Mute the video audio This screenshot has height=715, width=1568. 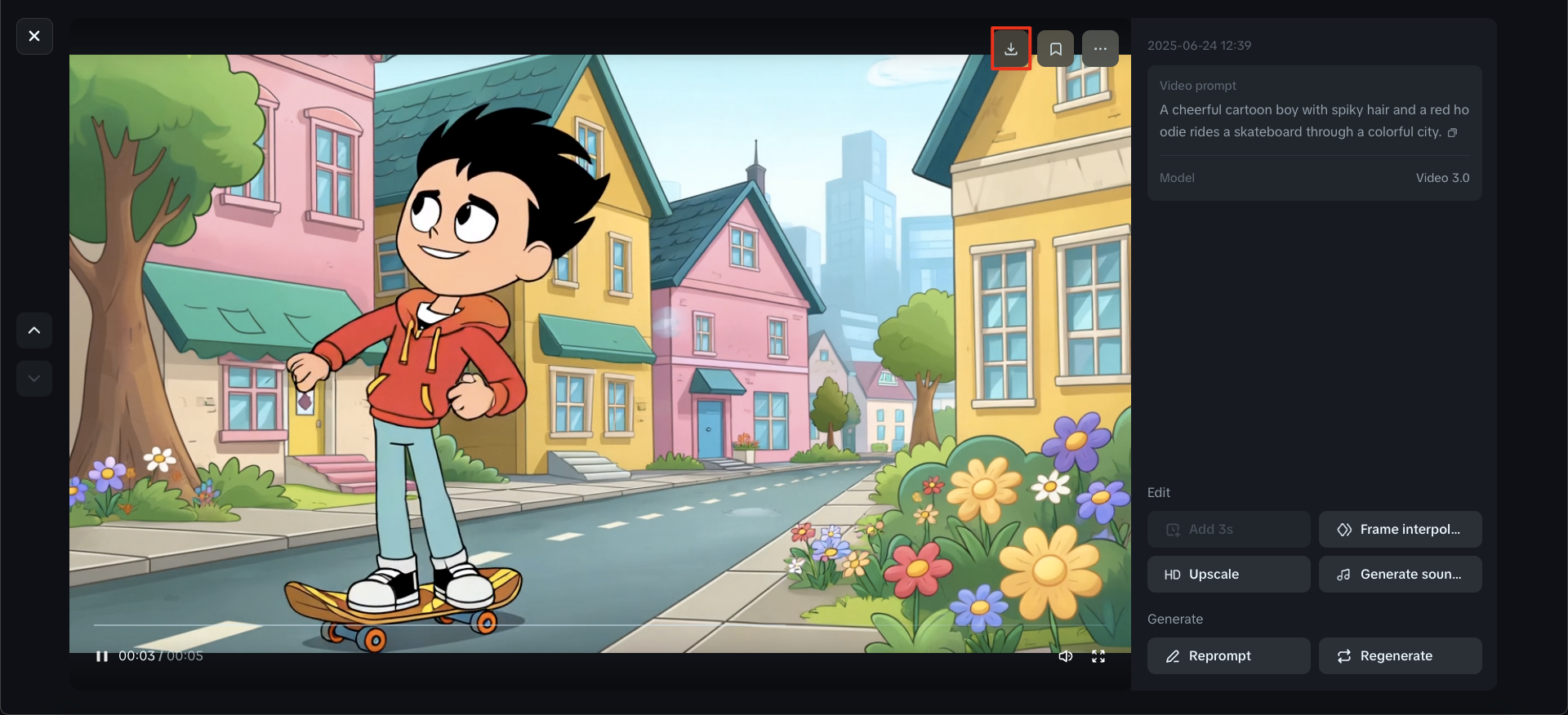click(x=1066, y=655)
